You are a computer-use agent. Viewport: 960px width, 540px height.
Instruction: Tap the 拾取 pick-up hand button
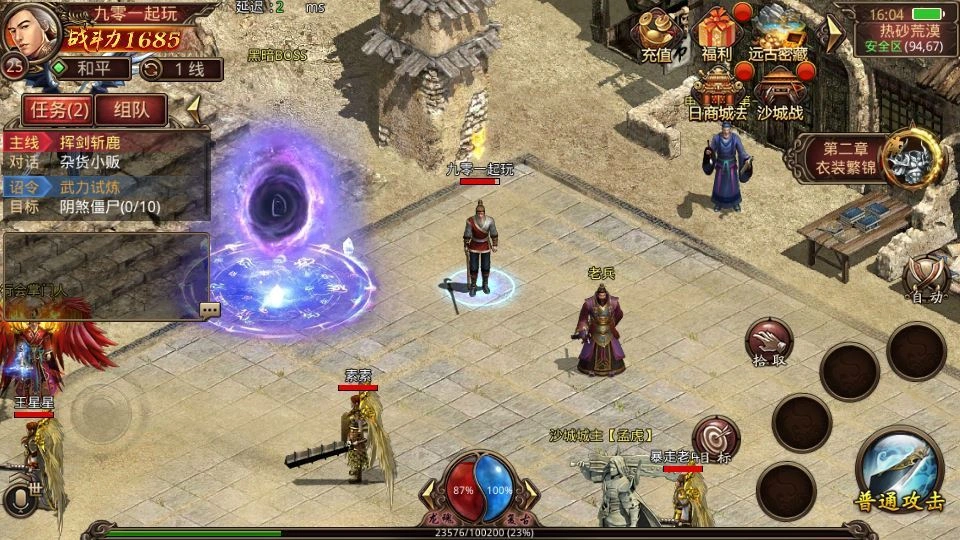[x=768, y=342]
